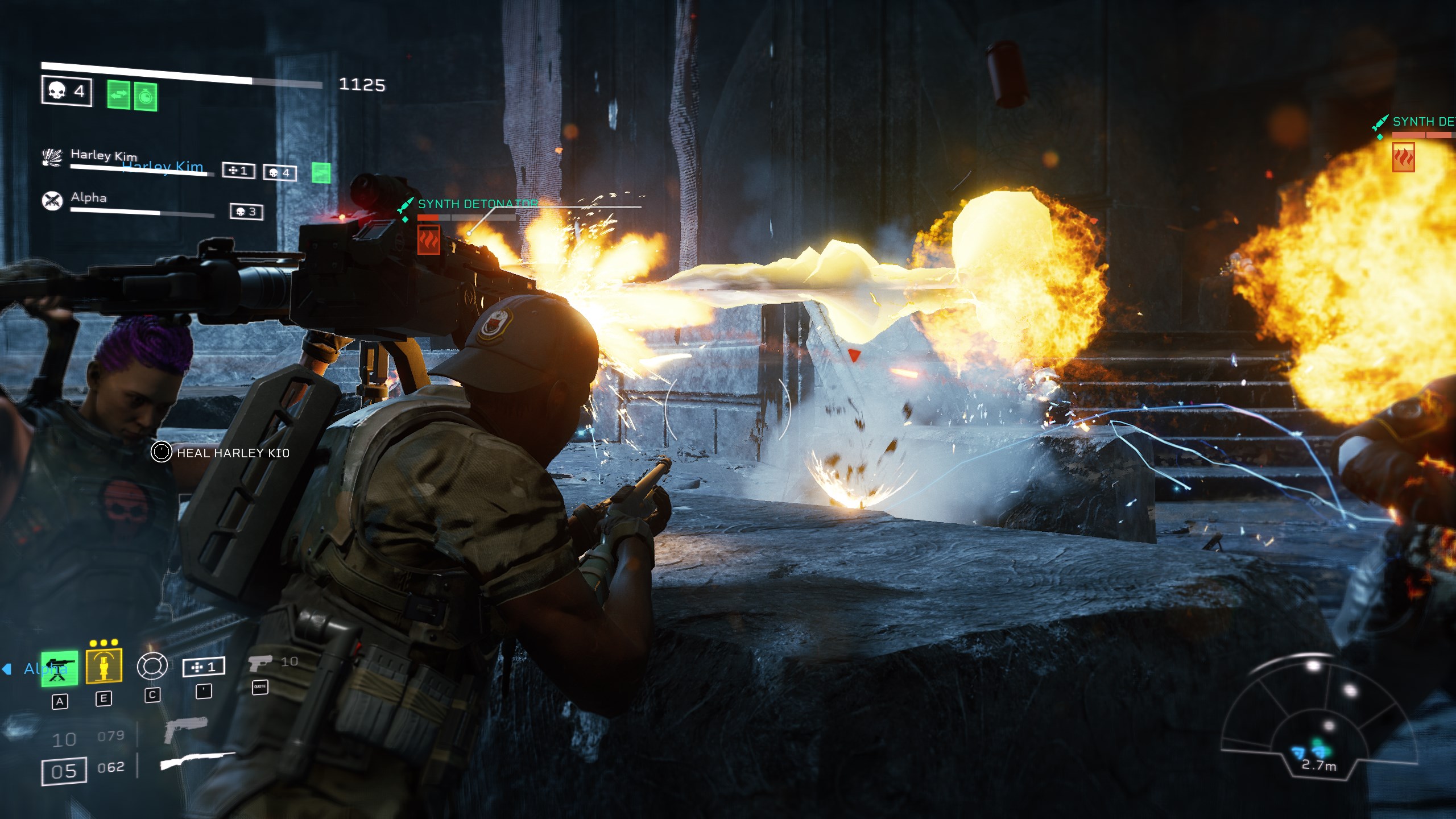Viewport: 1456px width, 819px height.
Task: Activate the yellow coil charge ability
Action: pos(104,665)
